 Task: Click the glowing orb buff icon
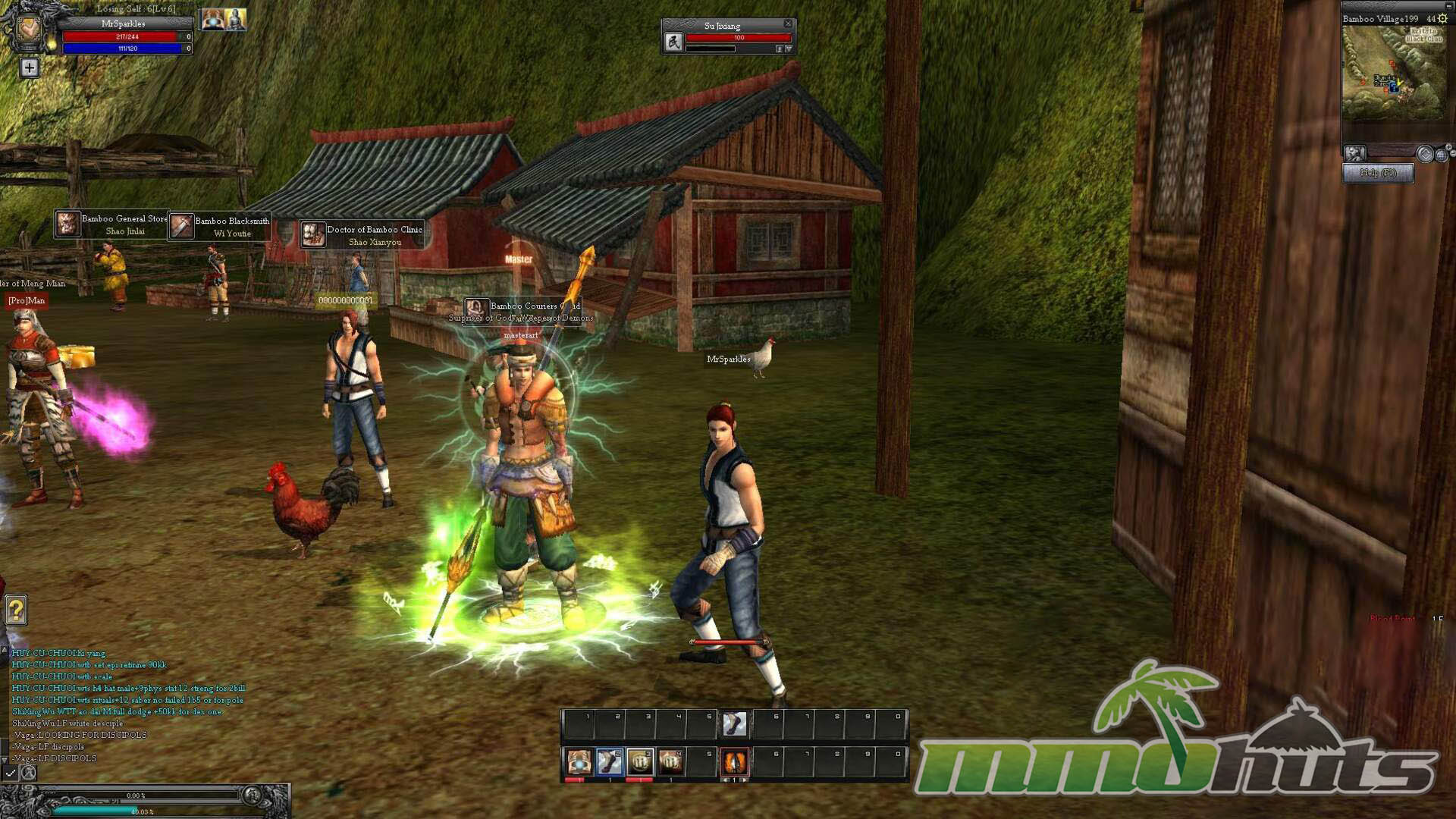[x=212, y=20]
